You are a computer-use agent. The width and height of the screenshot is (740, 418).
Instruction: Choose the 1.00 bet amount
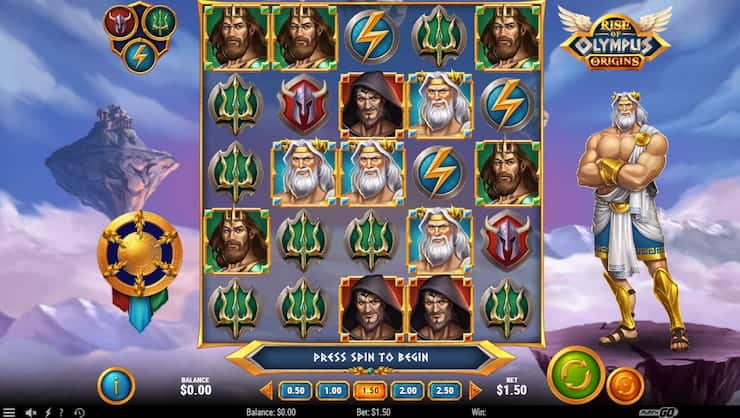[x=331, y=390]
